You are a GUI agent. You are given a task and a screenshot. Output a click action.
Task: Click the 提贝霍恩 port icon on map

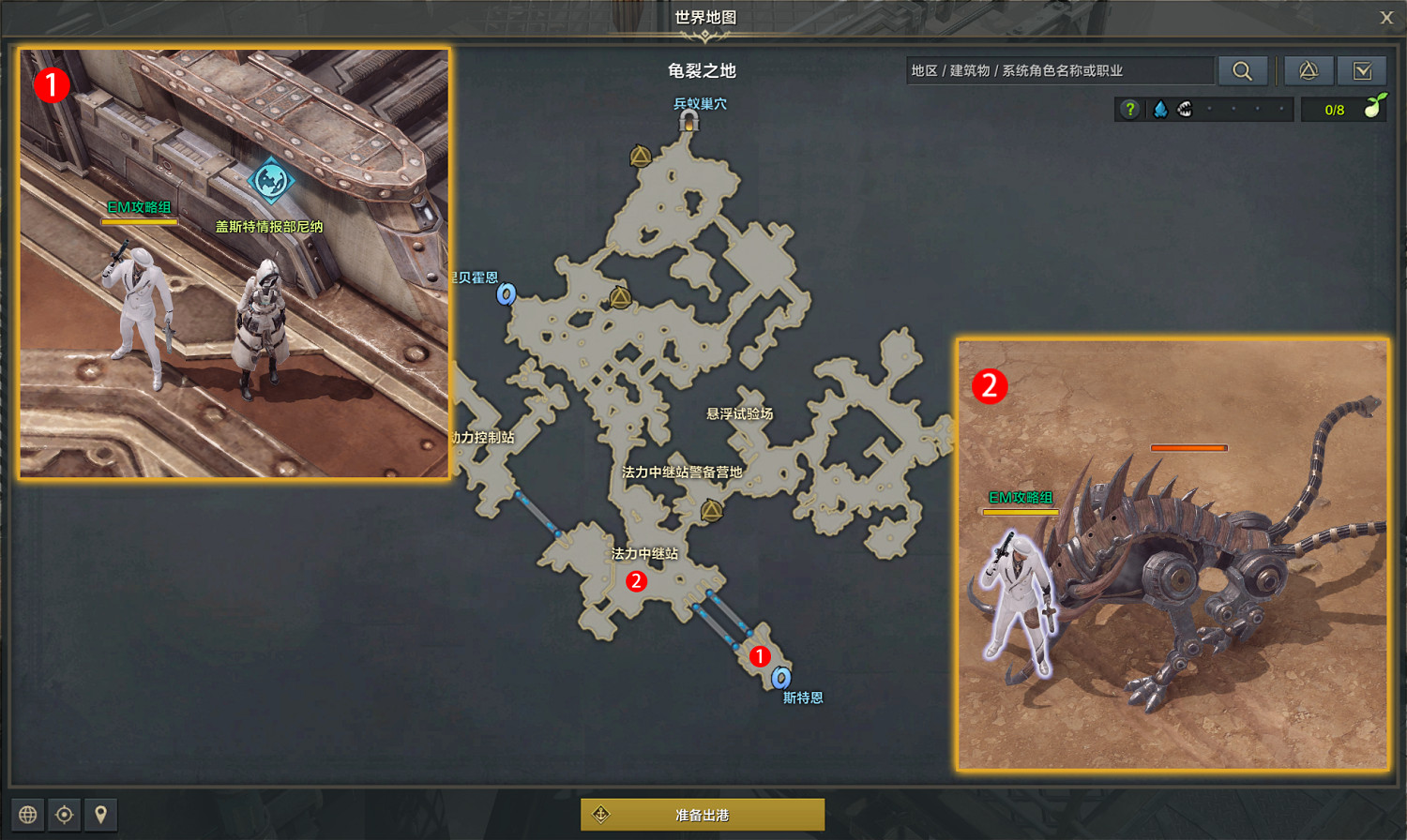coord(507,294)
